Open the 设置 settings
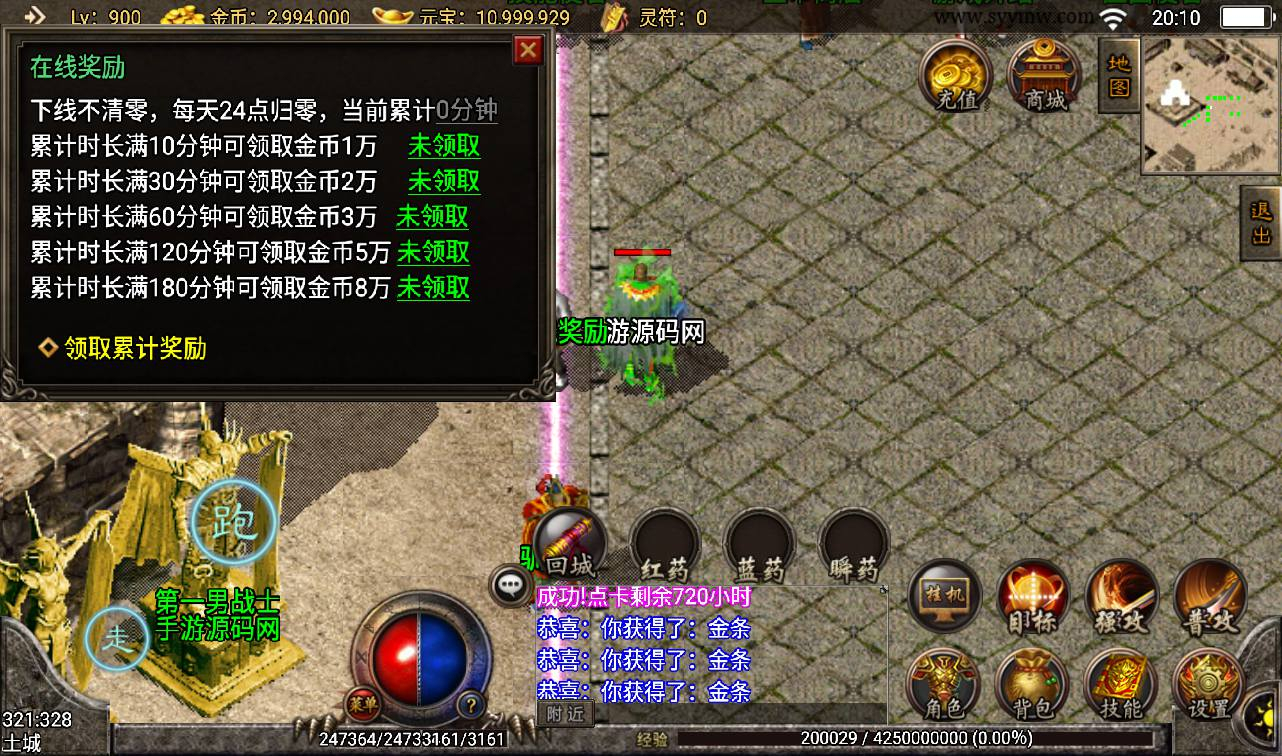 pyautogui.click(x=1207, y=685)
